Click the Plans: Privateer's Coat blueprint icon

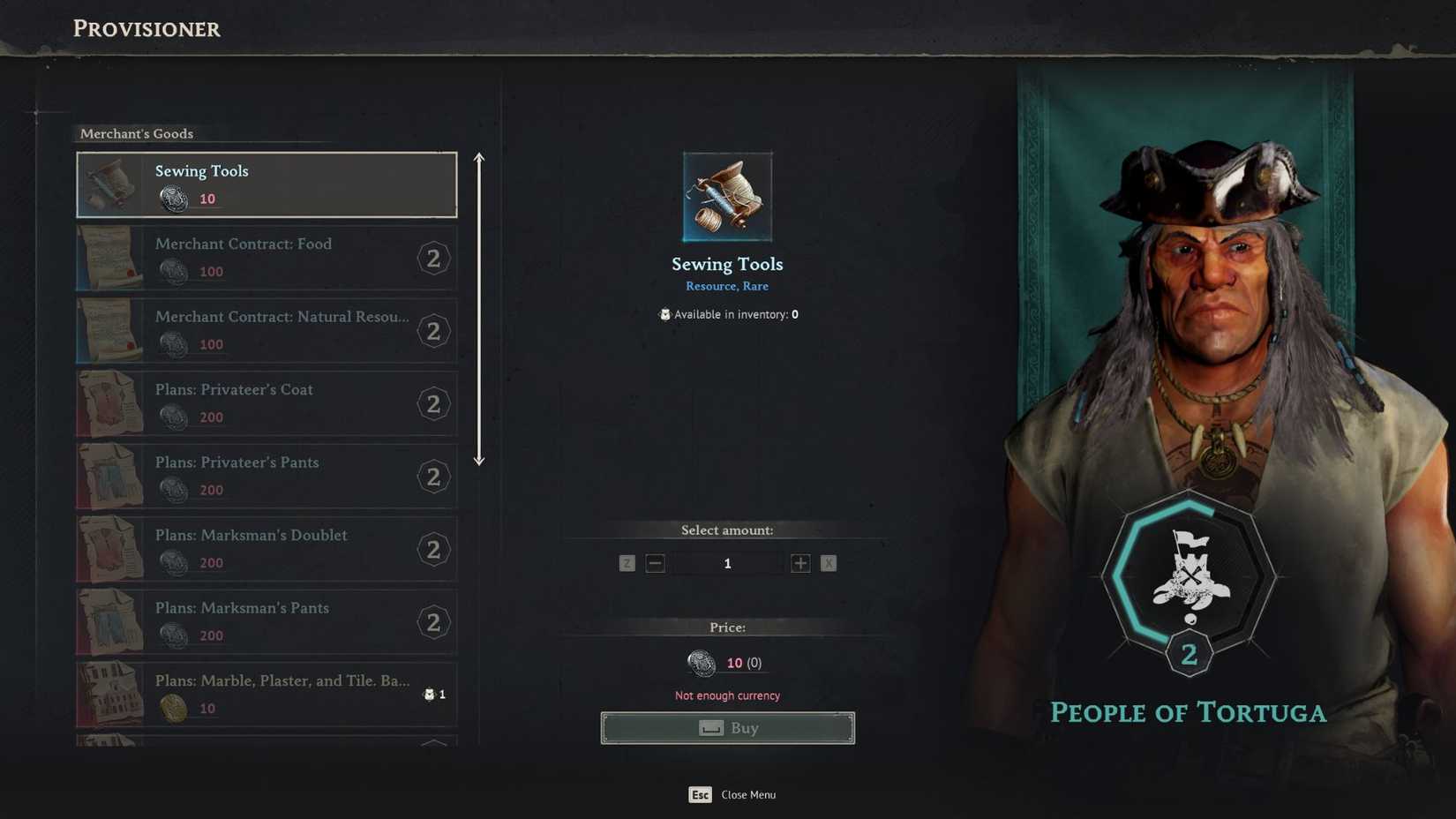point(112,403)
